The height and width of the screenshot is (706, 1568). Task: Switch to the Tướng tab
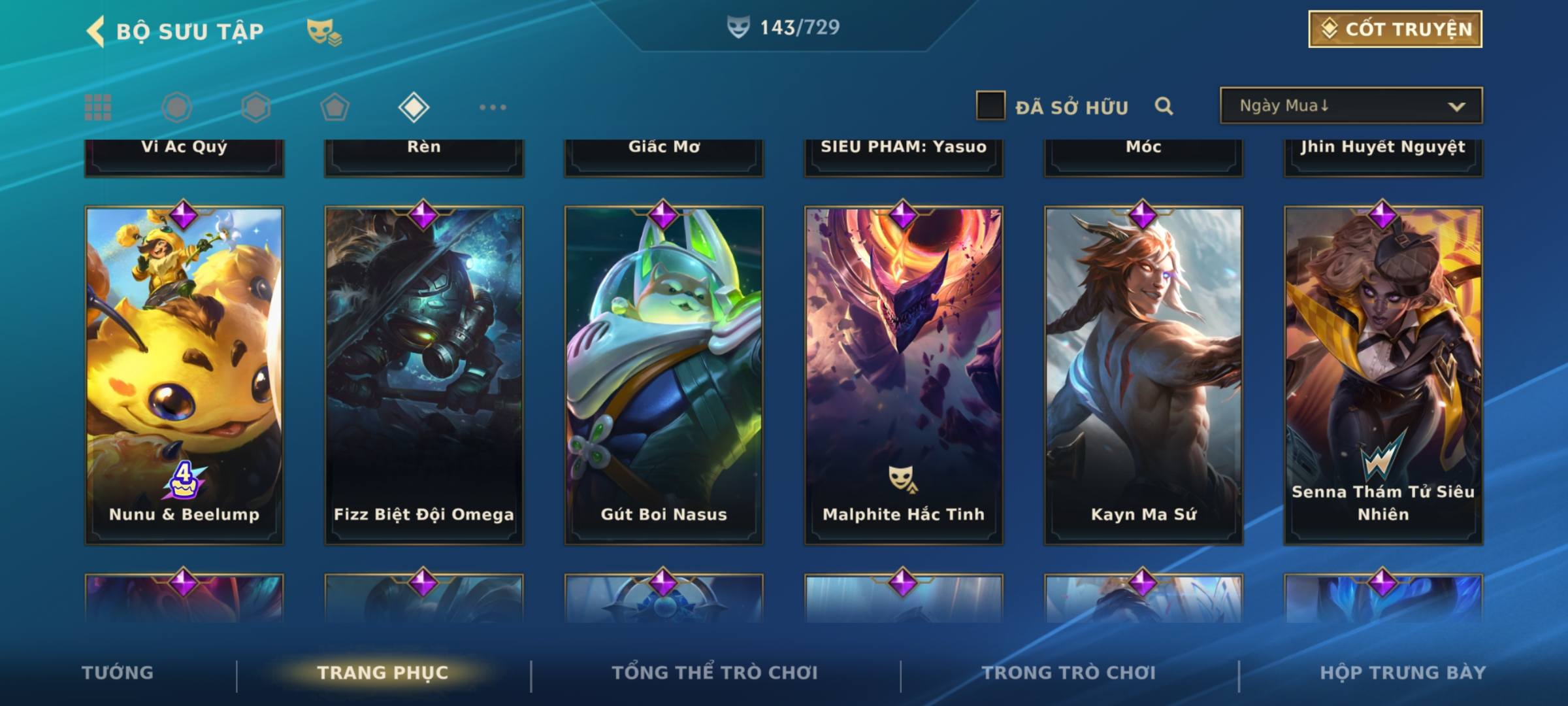(x=118, y=673)
